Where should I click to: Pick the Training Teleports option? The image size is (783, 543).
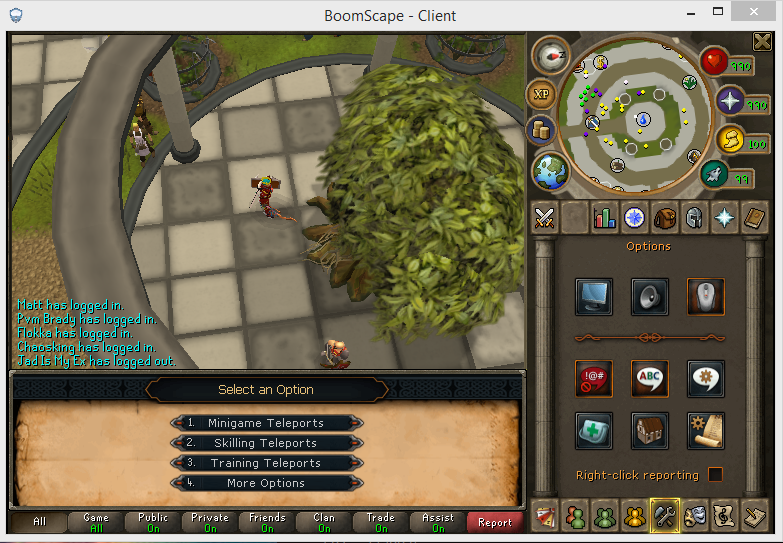click(x=266, y=463)
